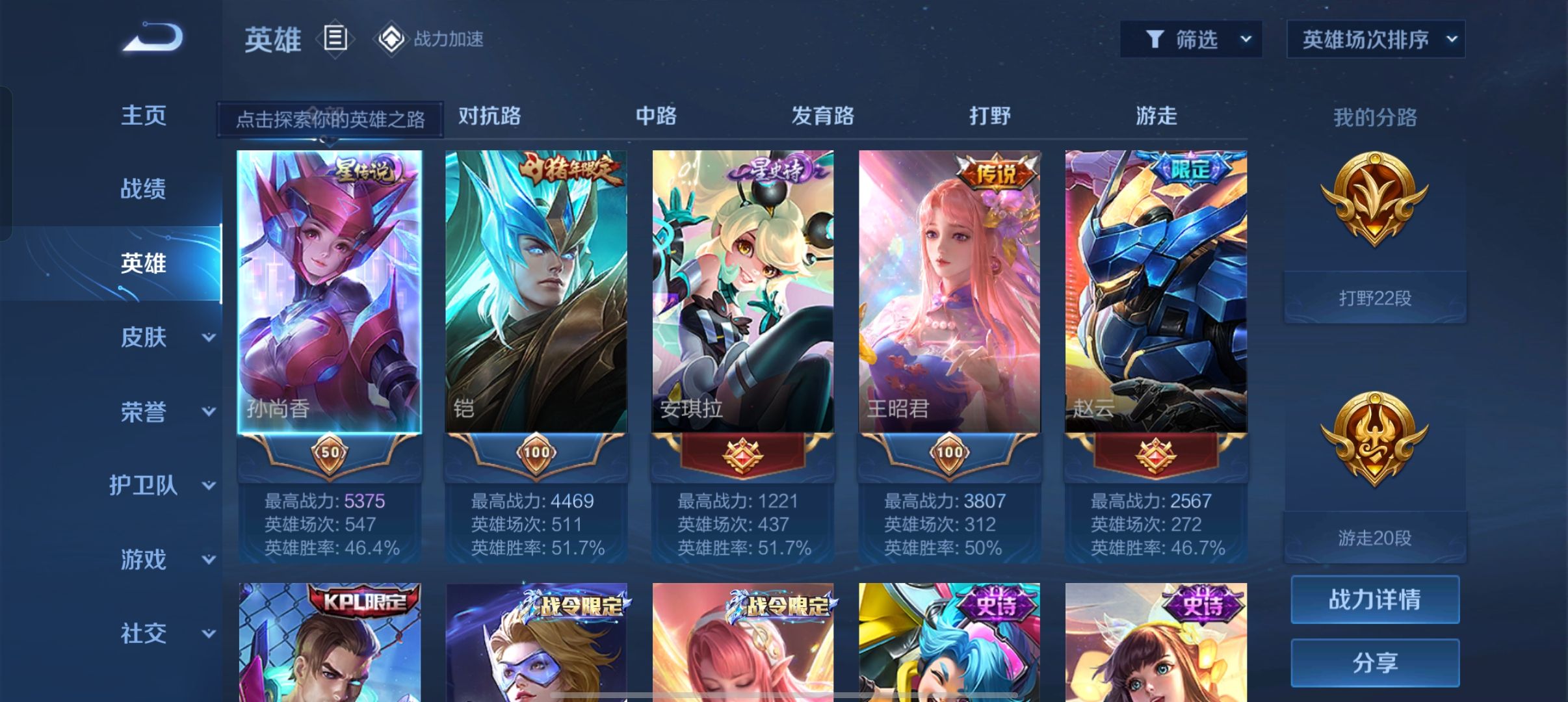Open the 英雄场次排序 sort dropdown
1568x702 pixels.
pyautogui.click(x=1376, y=40)
